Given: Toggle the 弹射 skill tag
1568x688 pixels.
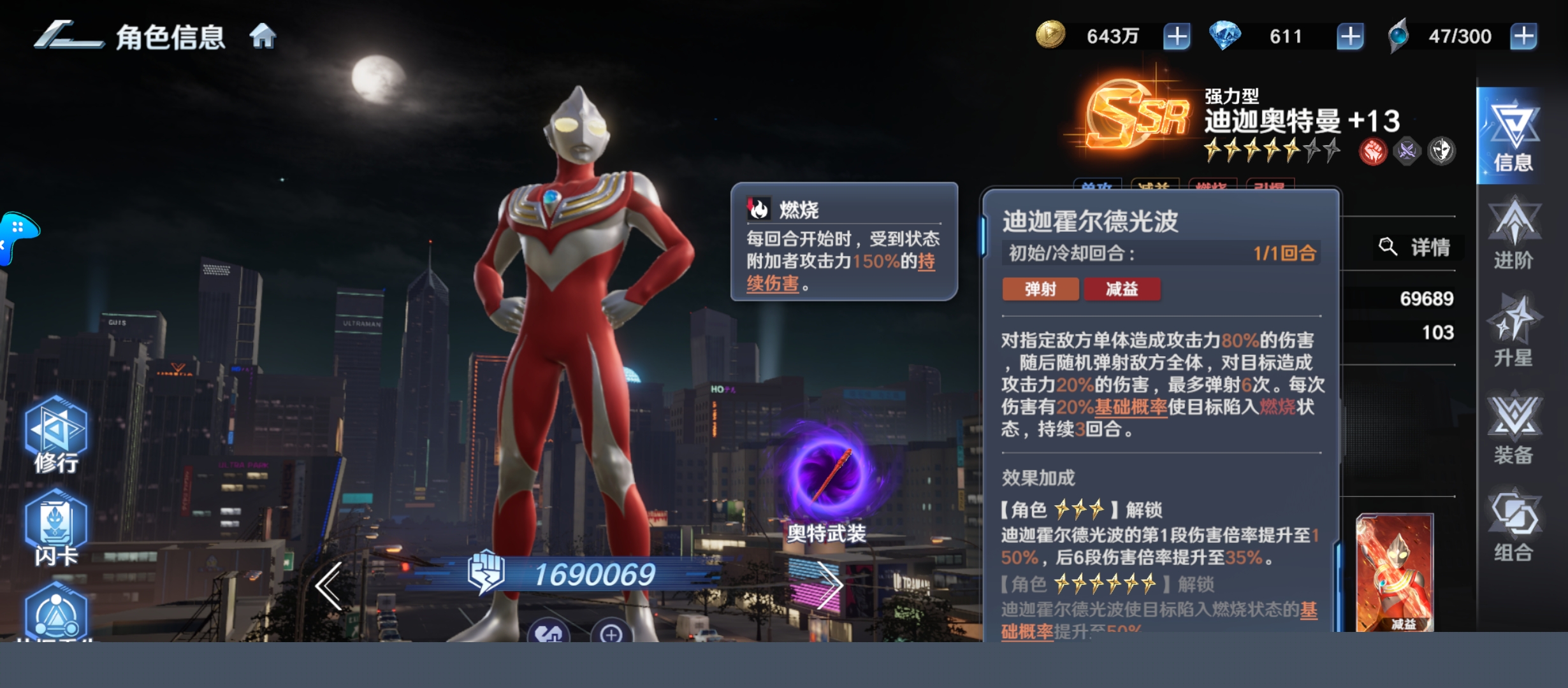Looking at the screenshot, I should pyautogui.click(x=1041, y=290).
